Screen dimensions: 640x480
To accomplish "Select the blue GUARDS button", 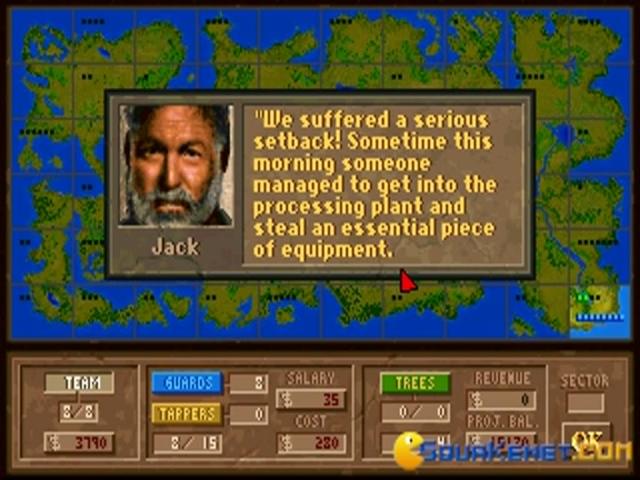I will [187, 383].
